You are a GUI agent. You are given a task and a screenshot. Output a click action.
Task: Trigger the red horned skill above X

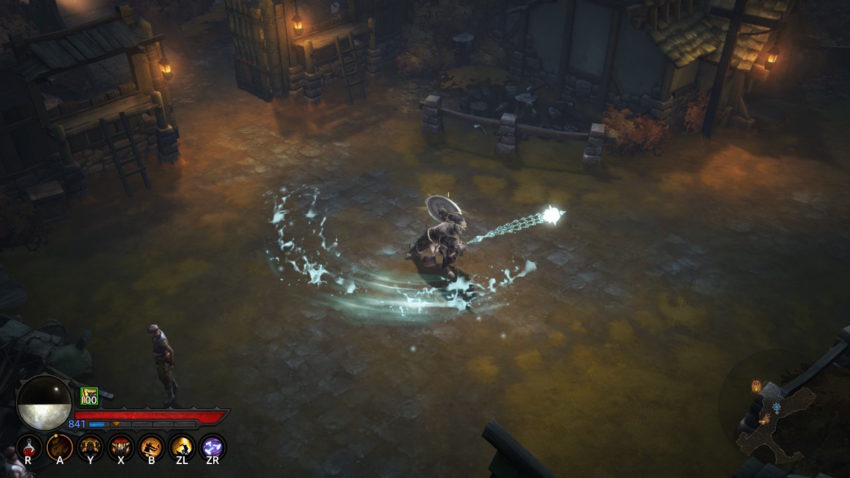[x=120, y=446]
